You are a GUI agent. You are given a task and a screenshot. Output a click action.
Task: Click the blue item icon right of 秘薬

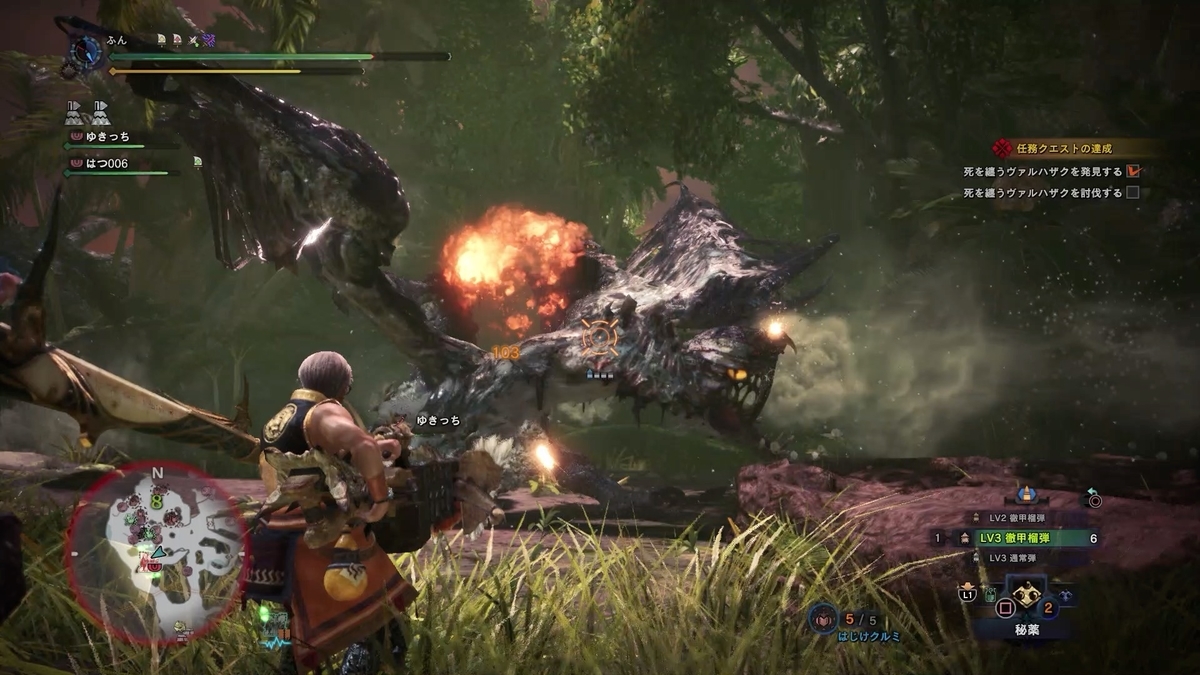(x=1063, y=596)
